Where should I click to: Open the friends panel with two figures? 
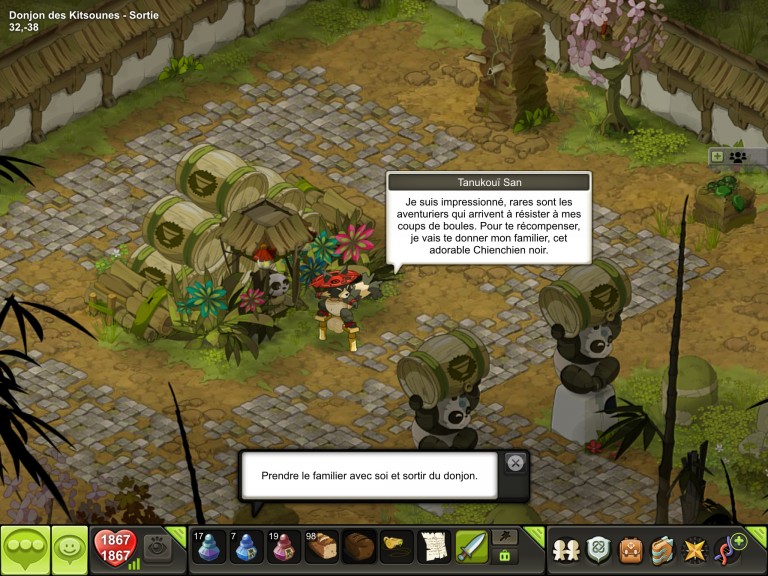566,549
